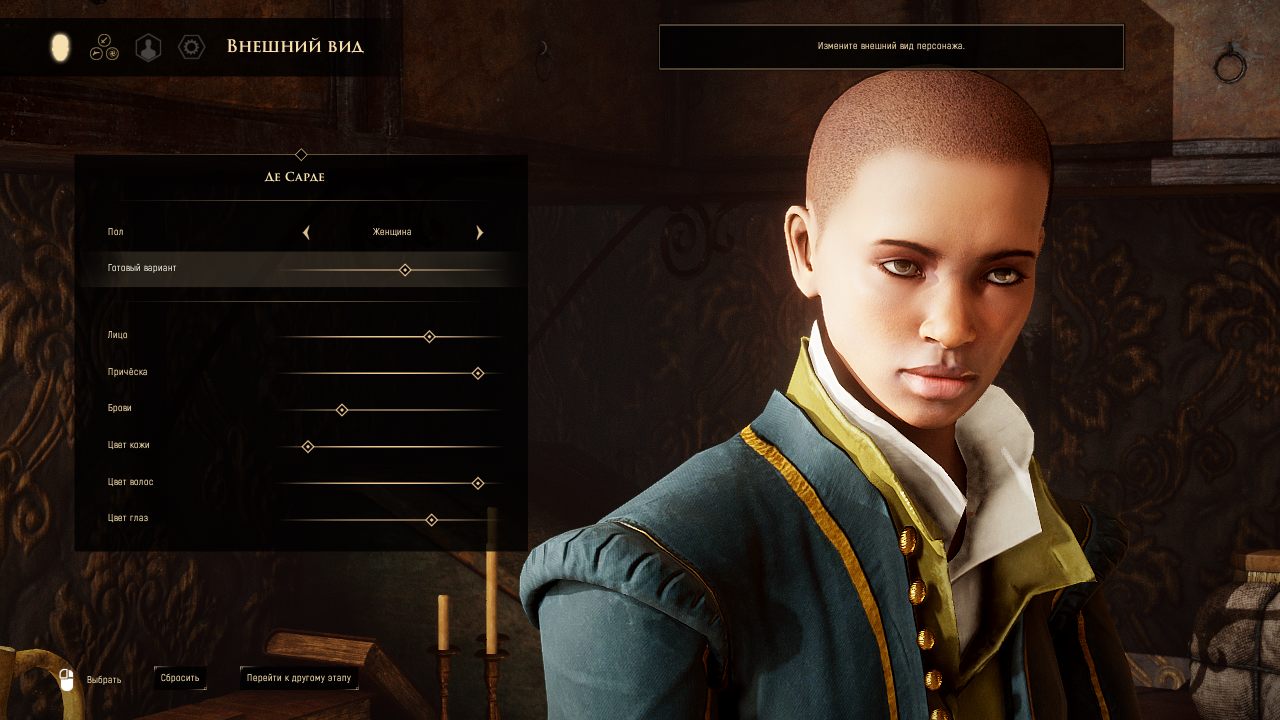The image size is (1280, 720).
Task: Click Перейти к другому этапу button
Action: [x=299, y=678]
